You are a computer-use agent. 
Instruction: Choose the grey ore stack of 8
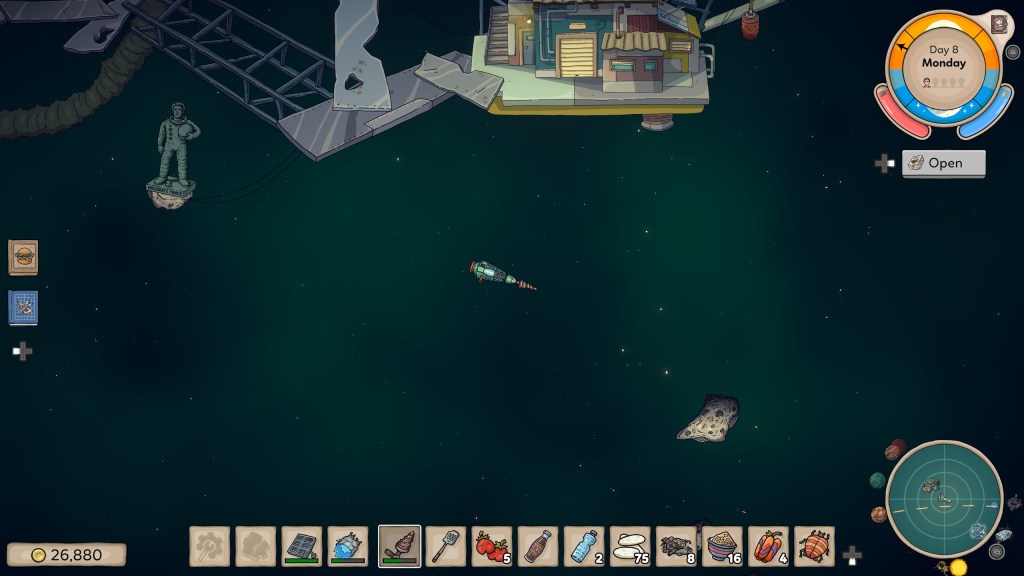676,546
